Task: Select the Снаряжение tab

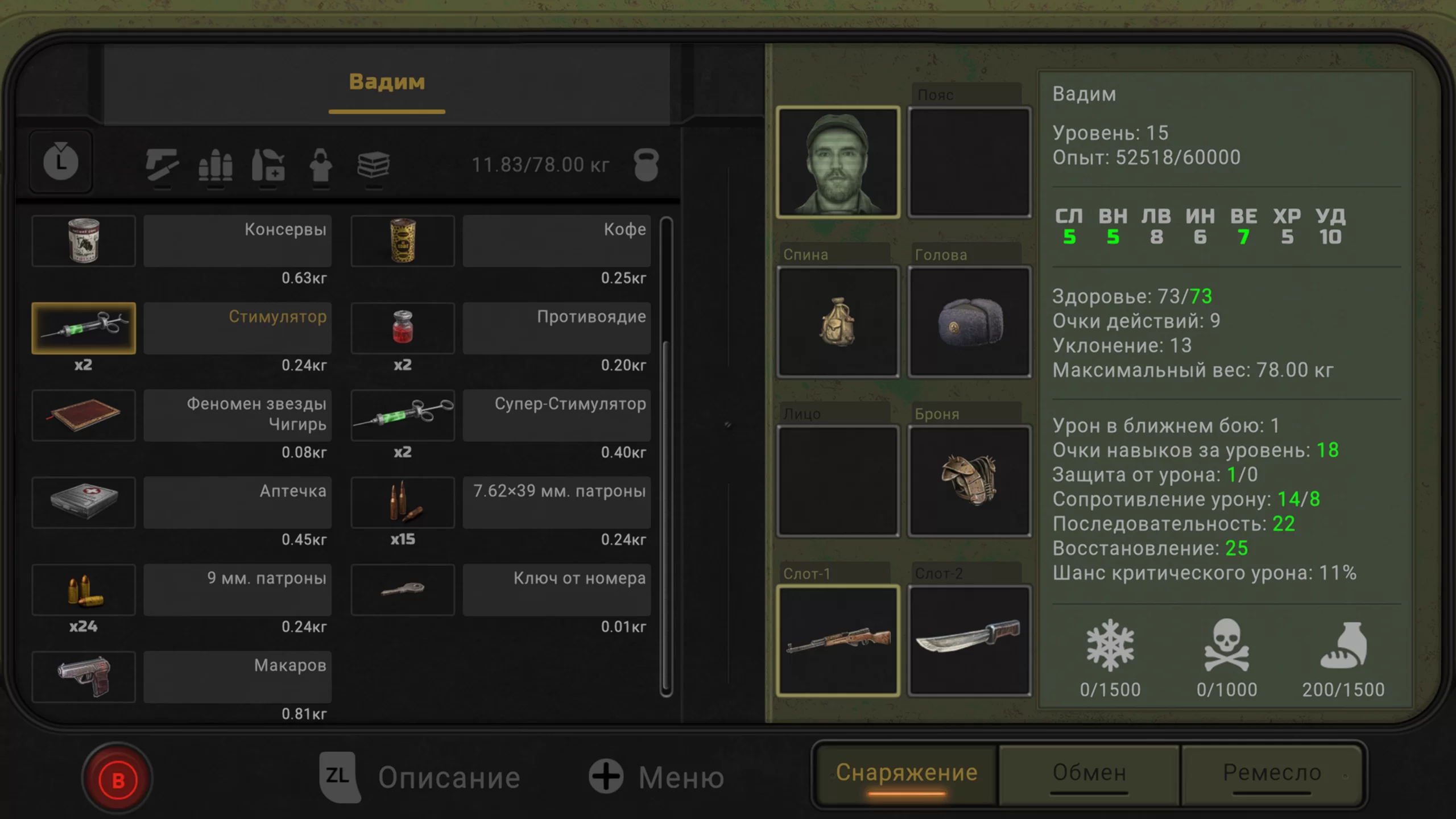Action: click(907, 773)
